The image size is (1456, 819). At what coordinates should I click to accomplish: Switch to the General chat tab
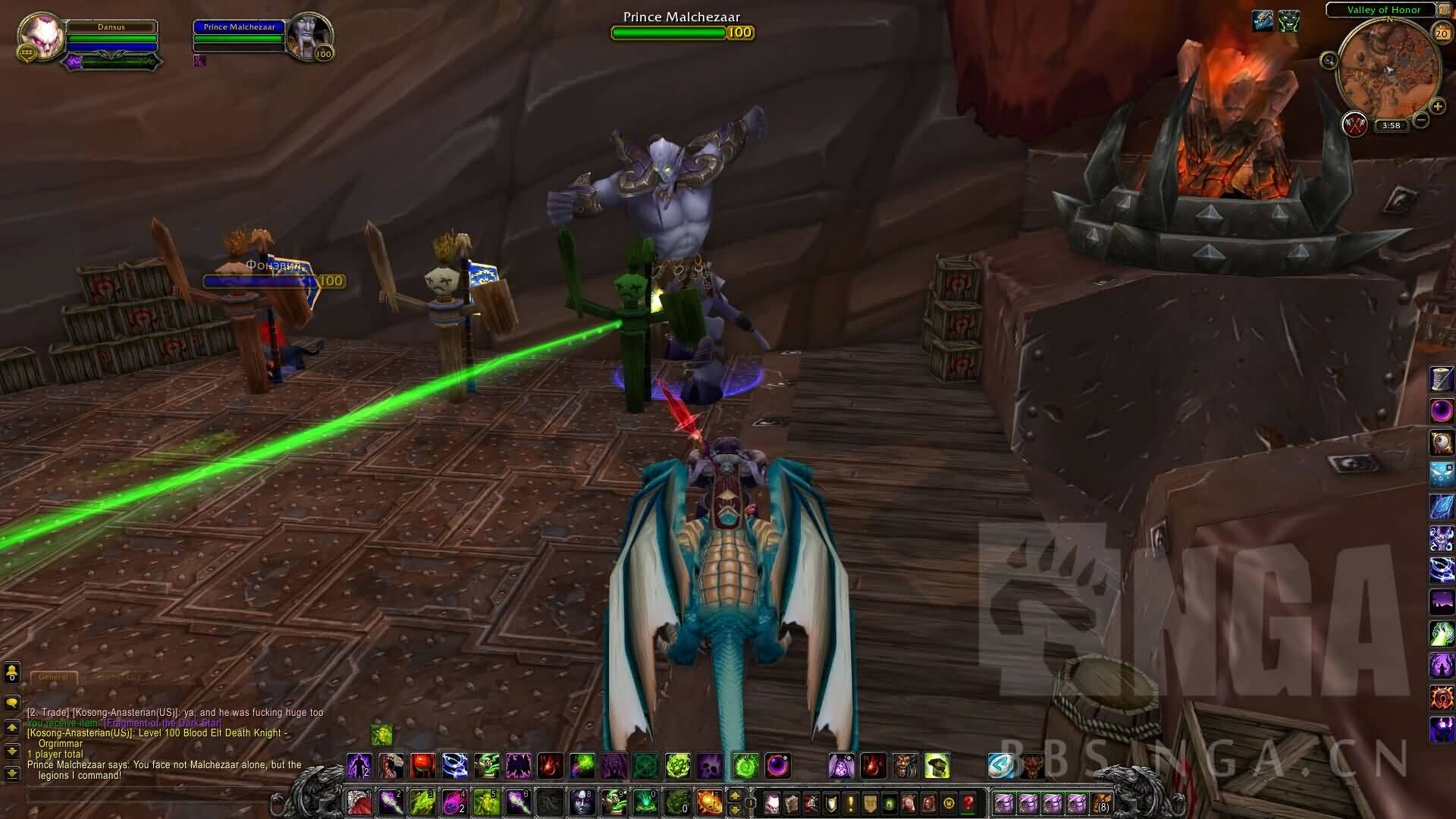click(53, 676)
